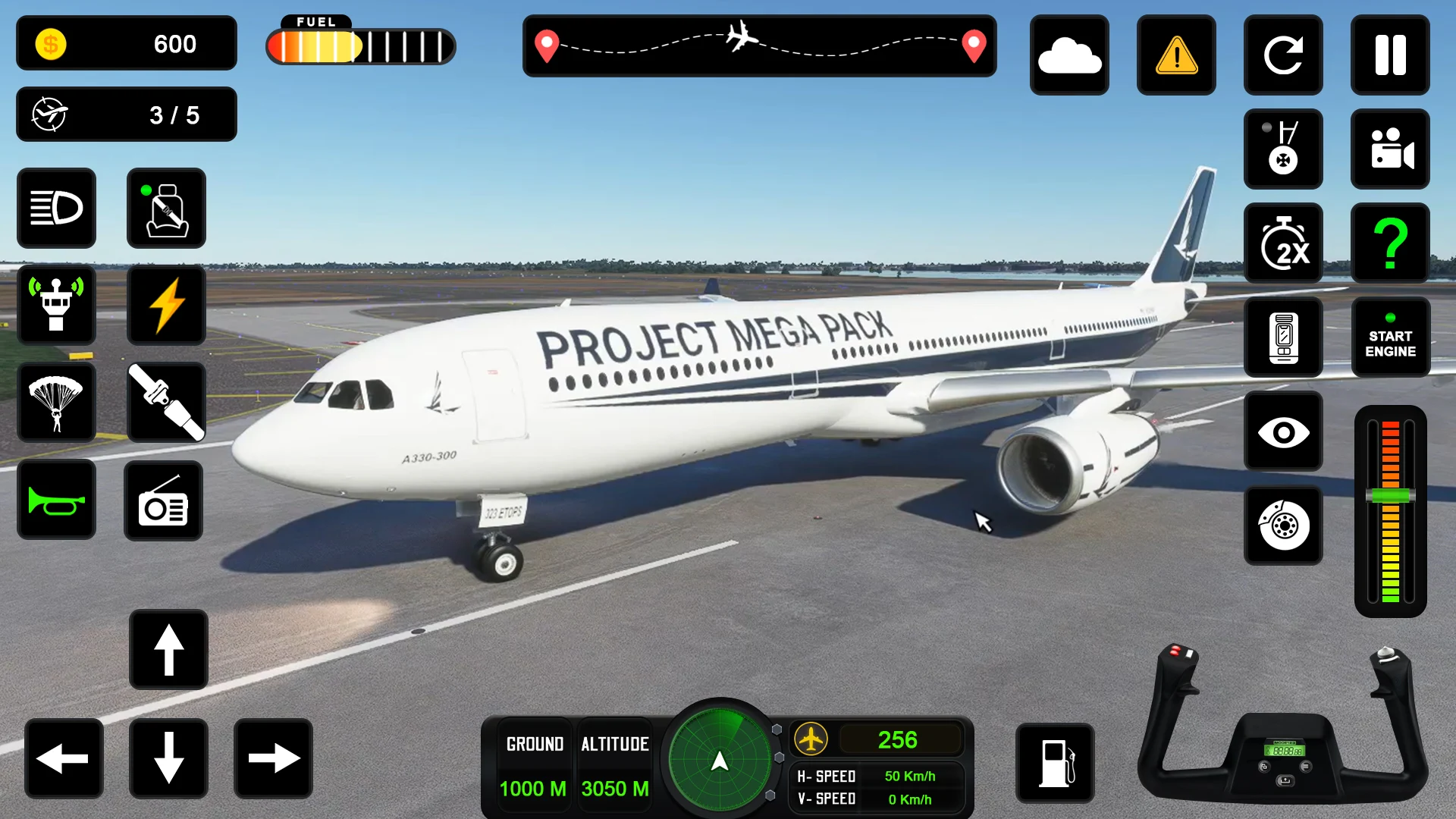
Task: Restart the current flight
Action: (1283, 55)
